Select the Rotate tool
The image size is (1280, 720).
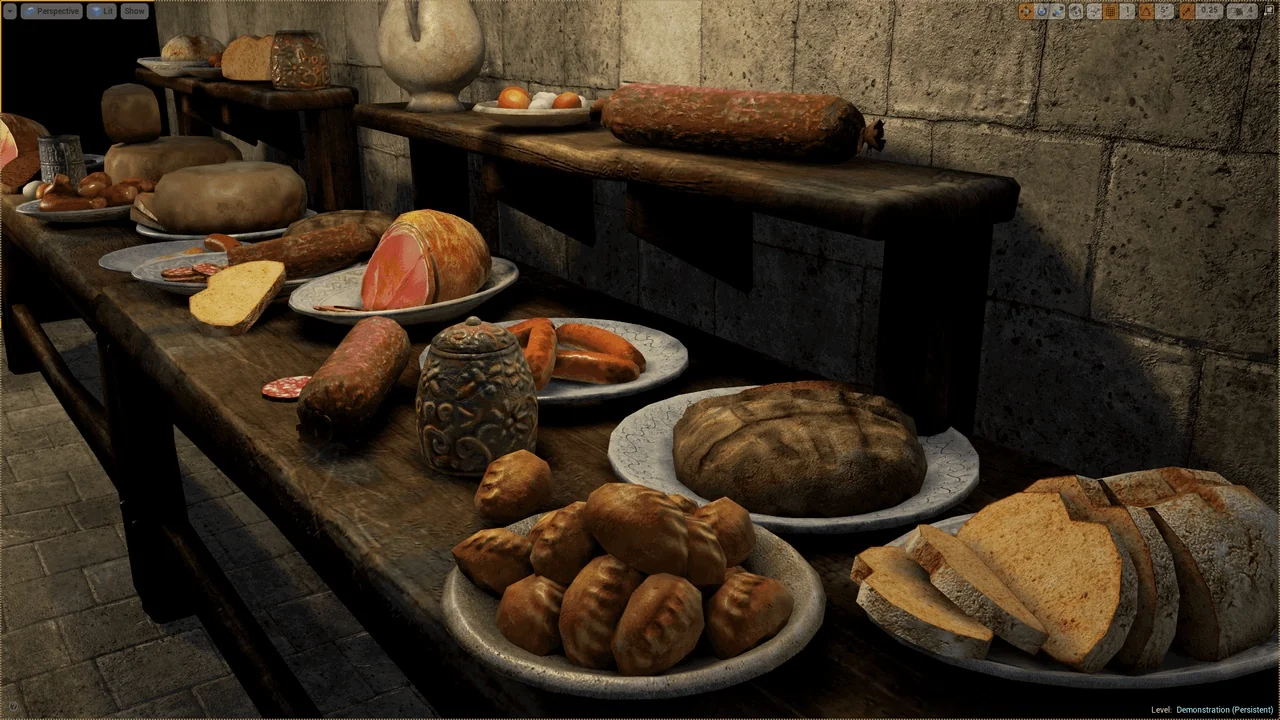tap(1042, 11)
